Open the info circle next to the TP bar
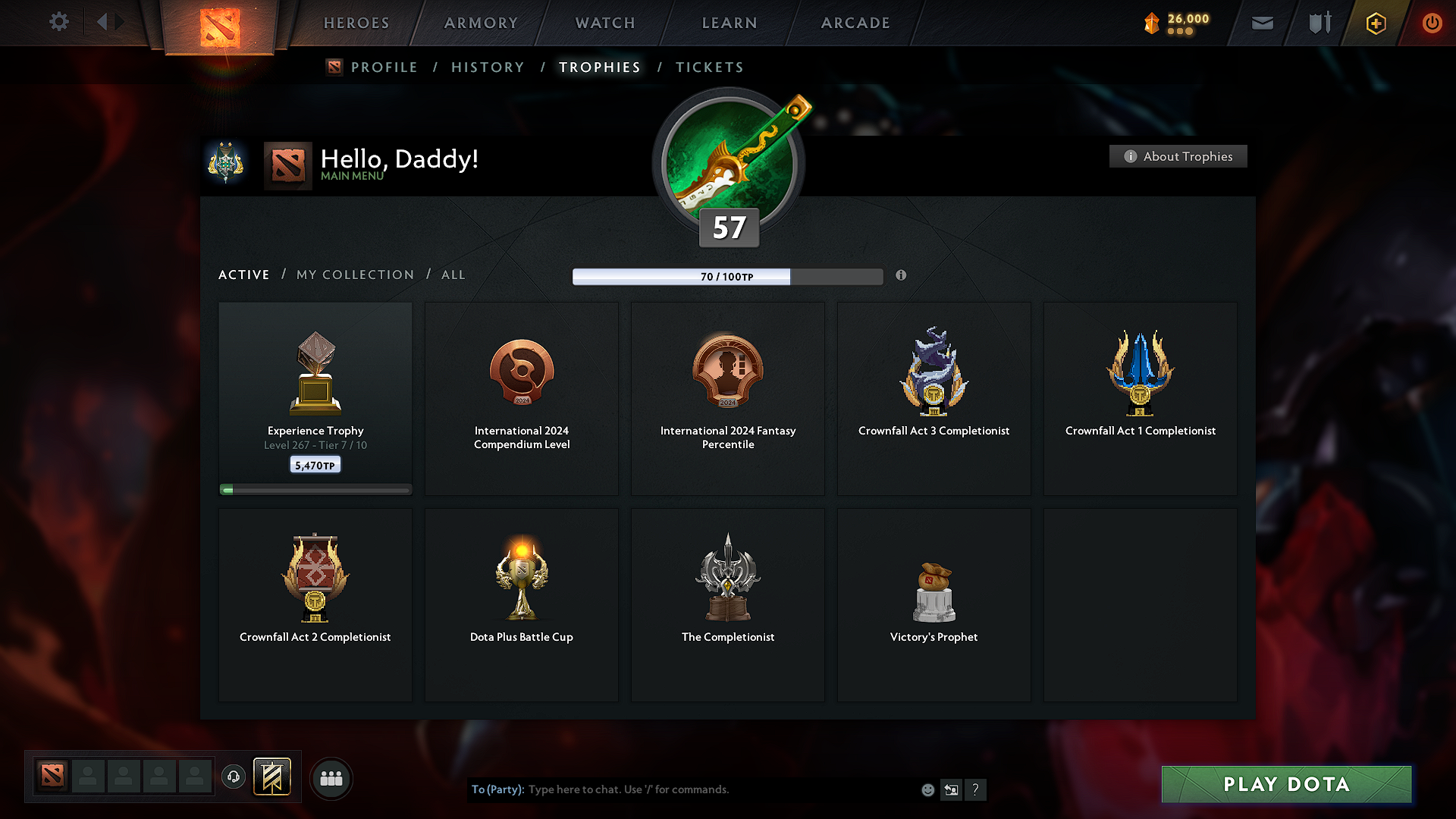 tap(902, 276)
